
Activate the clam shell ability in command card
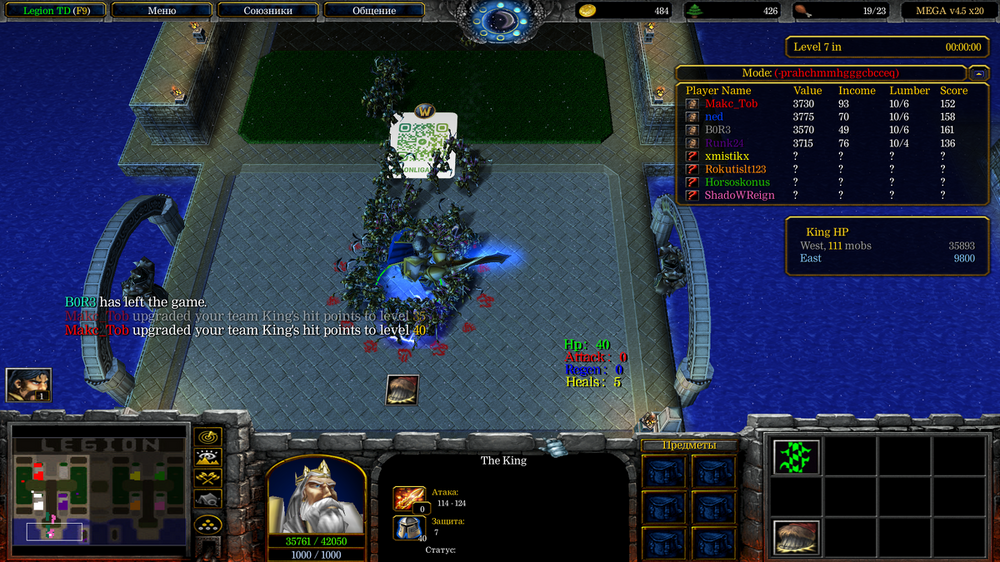(796, 538)
